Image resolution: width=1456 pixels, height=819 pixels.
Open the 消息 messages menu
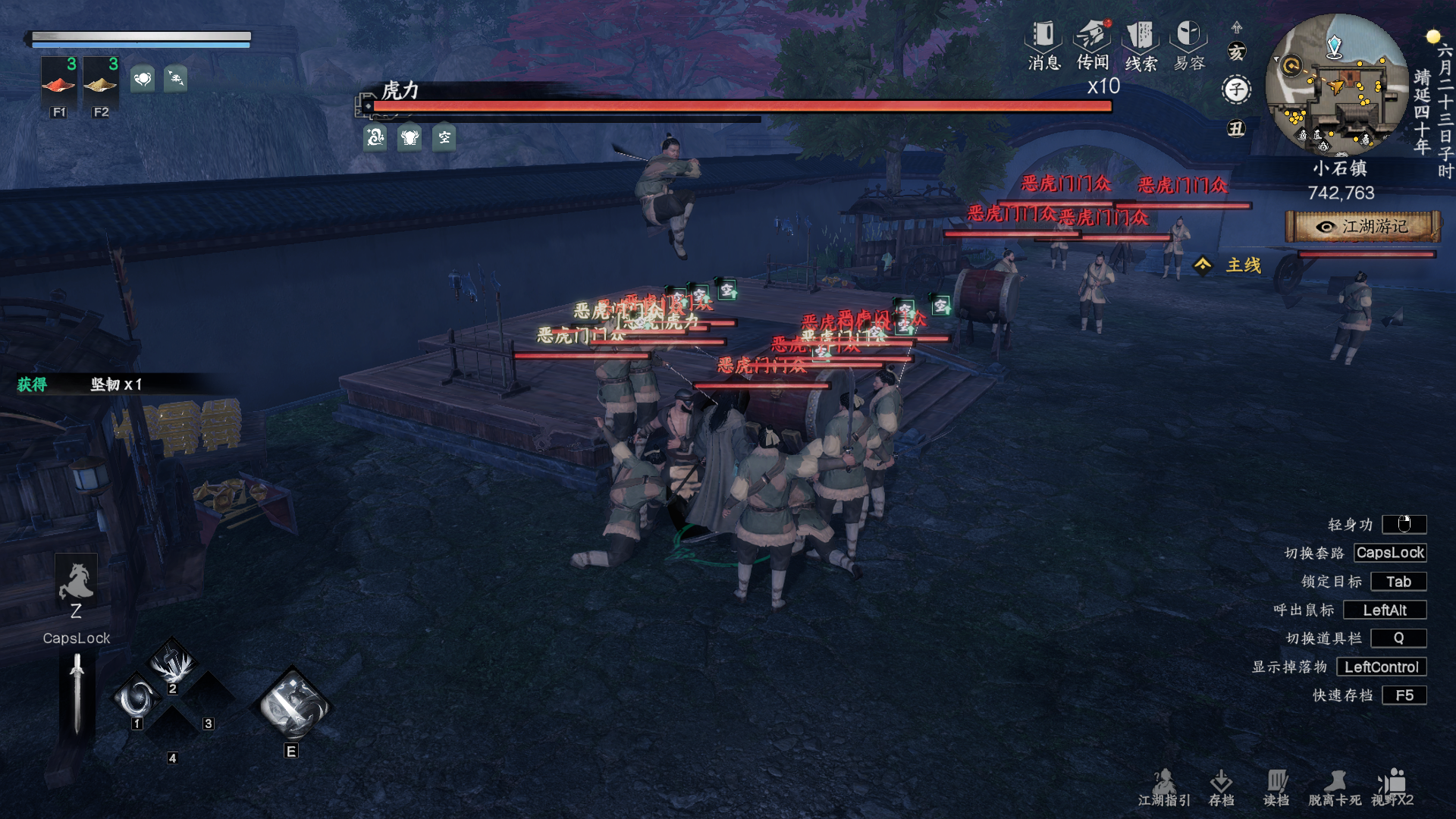[1043, 45]
